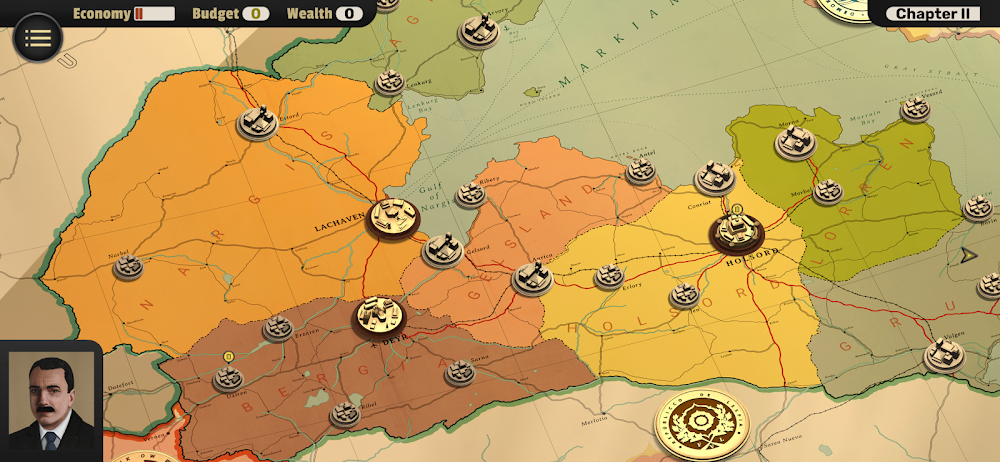Image resolution: width=1000 pixels, height=462 pixels.
Task: Choose the Vulgen town marker
Action: (x=942, y=354)
